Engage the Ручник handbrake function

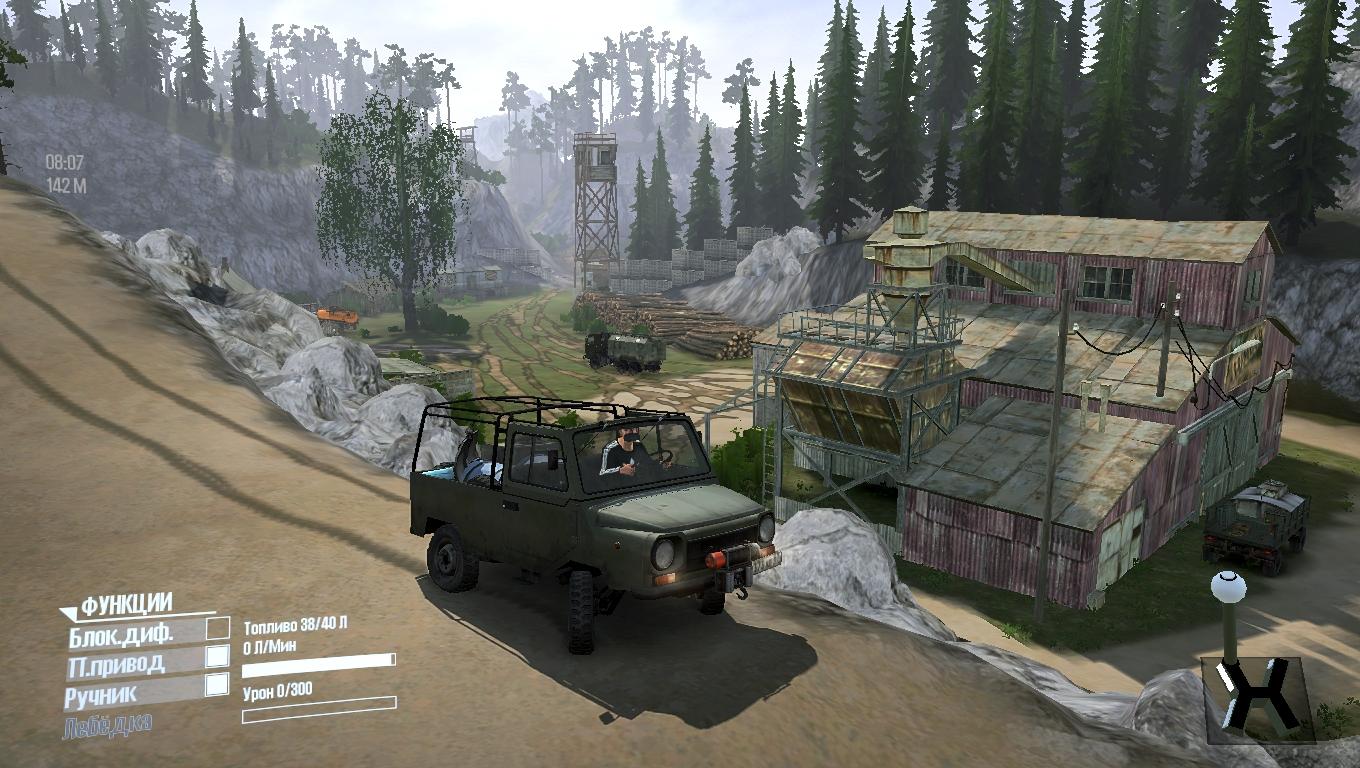(101, 694)
